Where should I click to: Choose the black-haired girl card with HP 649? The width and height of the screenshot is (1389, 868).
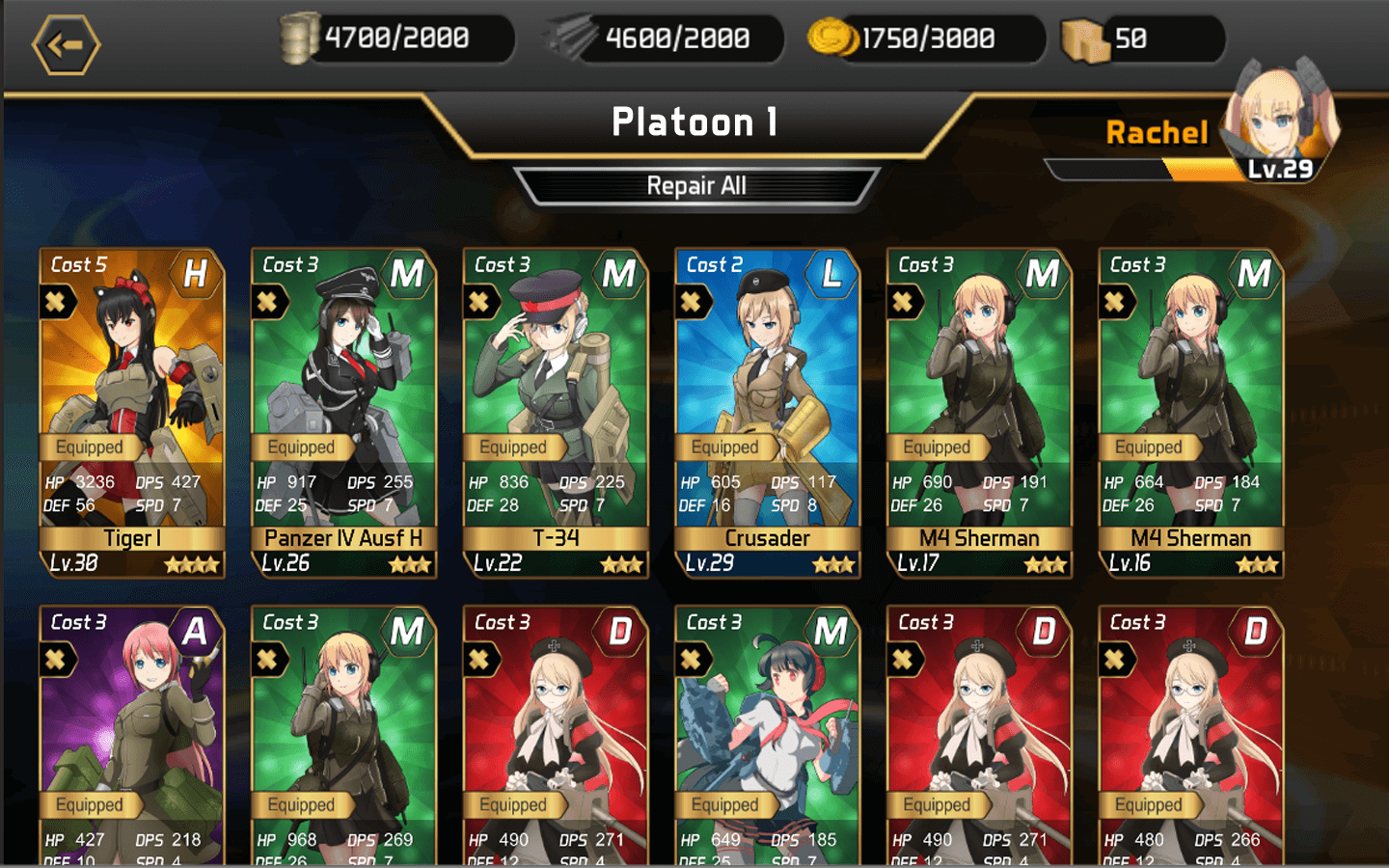pyautogui.click(x=767, y=735)
